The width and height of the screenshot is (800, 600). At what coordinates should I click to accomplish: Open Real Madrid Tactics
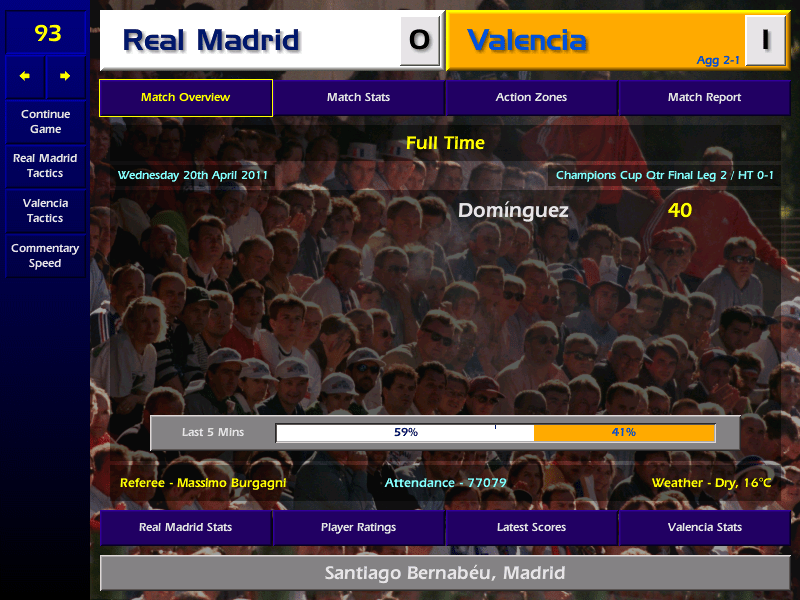pos(45,166)
